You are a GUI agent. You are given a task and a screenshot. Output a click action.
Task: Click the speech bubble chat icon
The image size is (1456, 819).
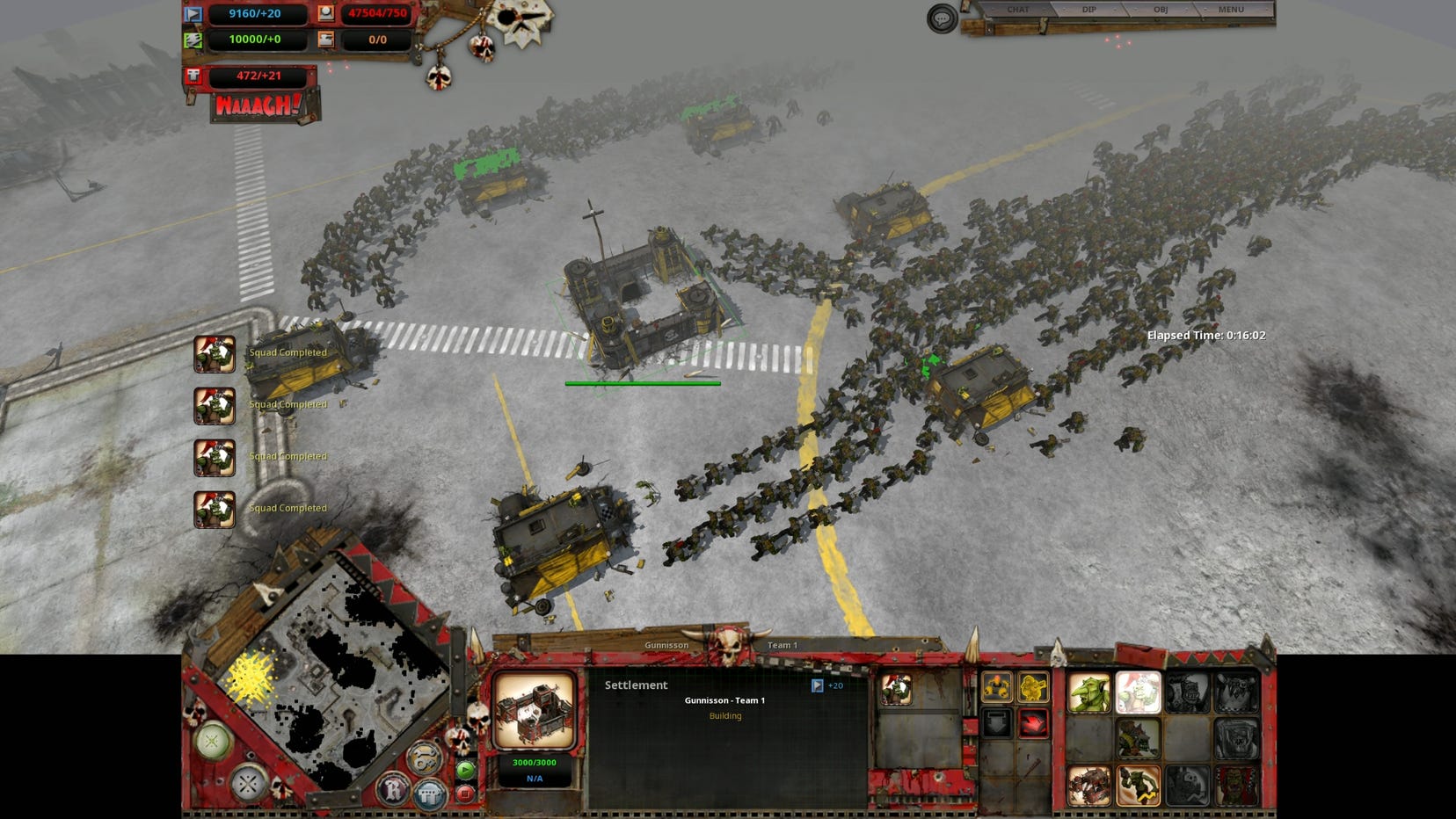(942, 18)
